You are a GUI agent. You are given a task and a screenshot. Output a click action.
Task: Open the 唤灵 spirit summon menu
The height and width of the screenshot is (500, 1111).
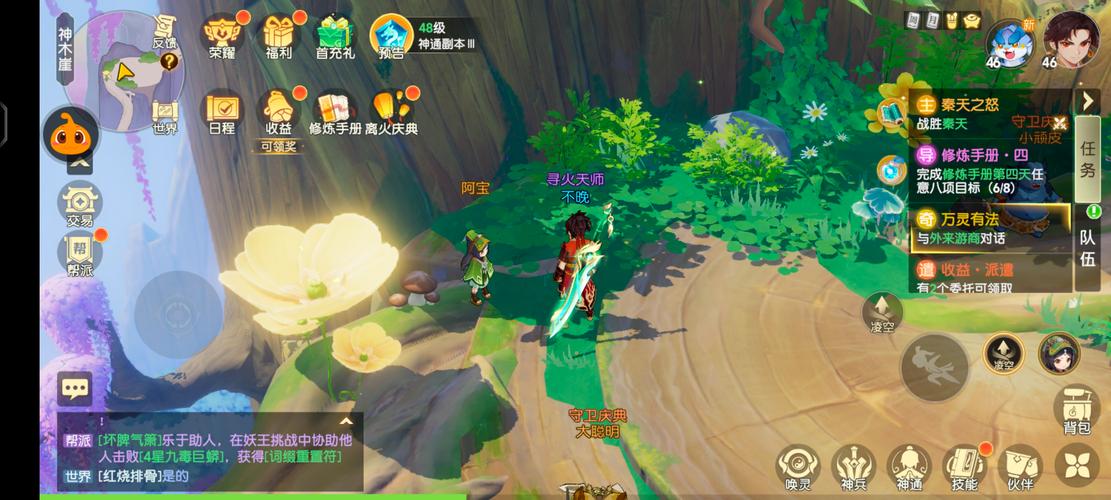[x=797, y=467]
